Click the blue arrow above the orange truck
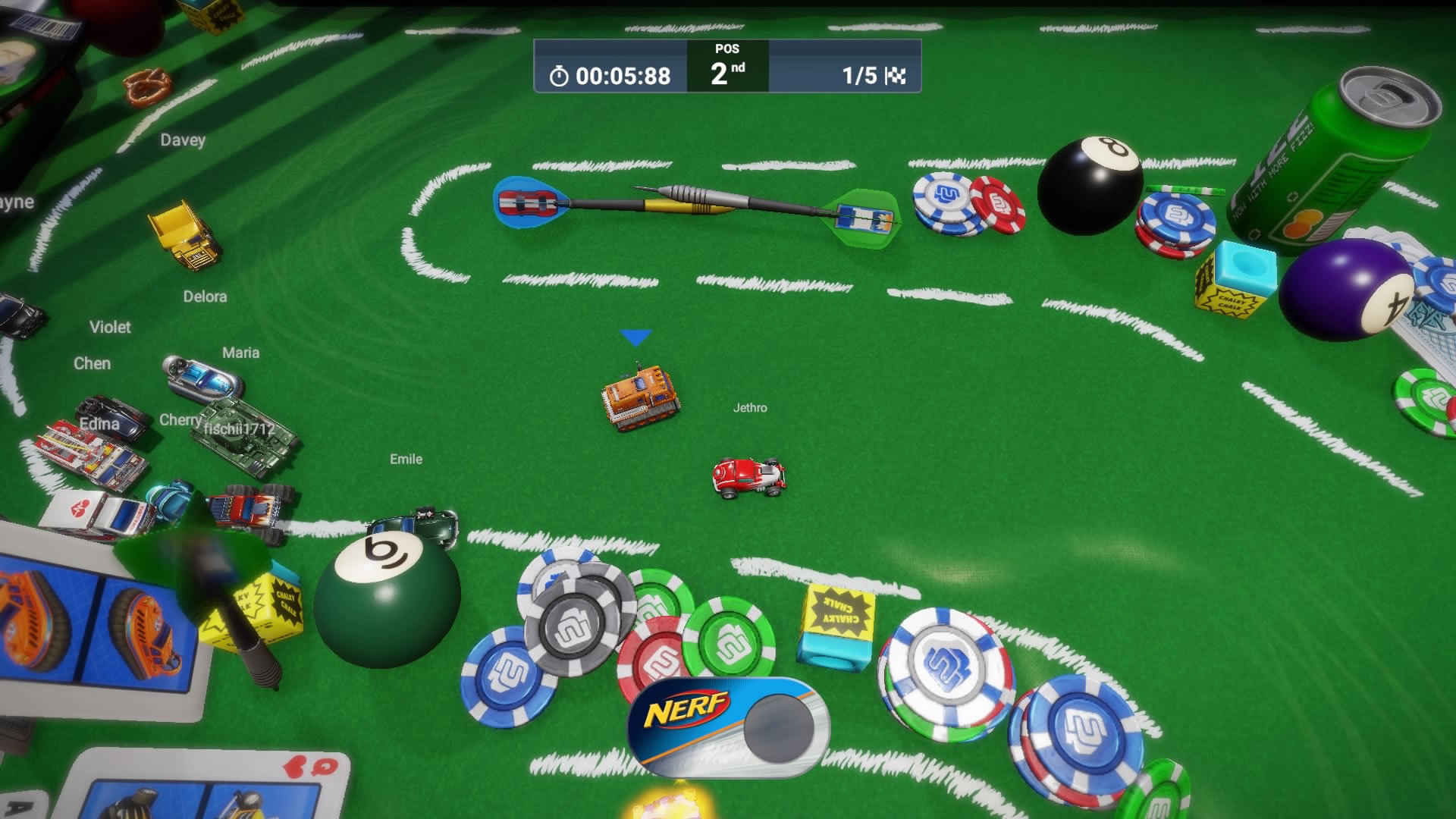 [x=635, y=337]
